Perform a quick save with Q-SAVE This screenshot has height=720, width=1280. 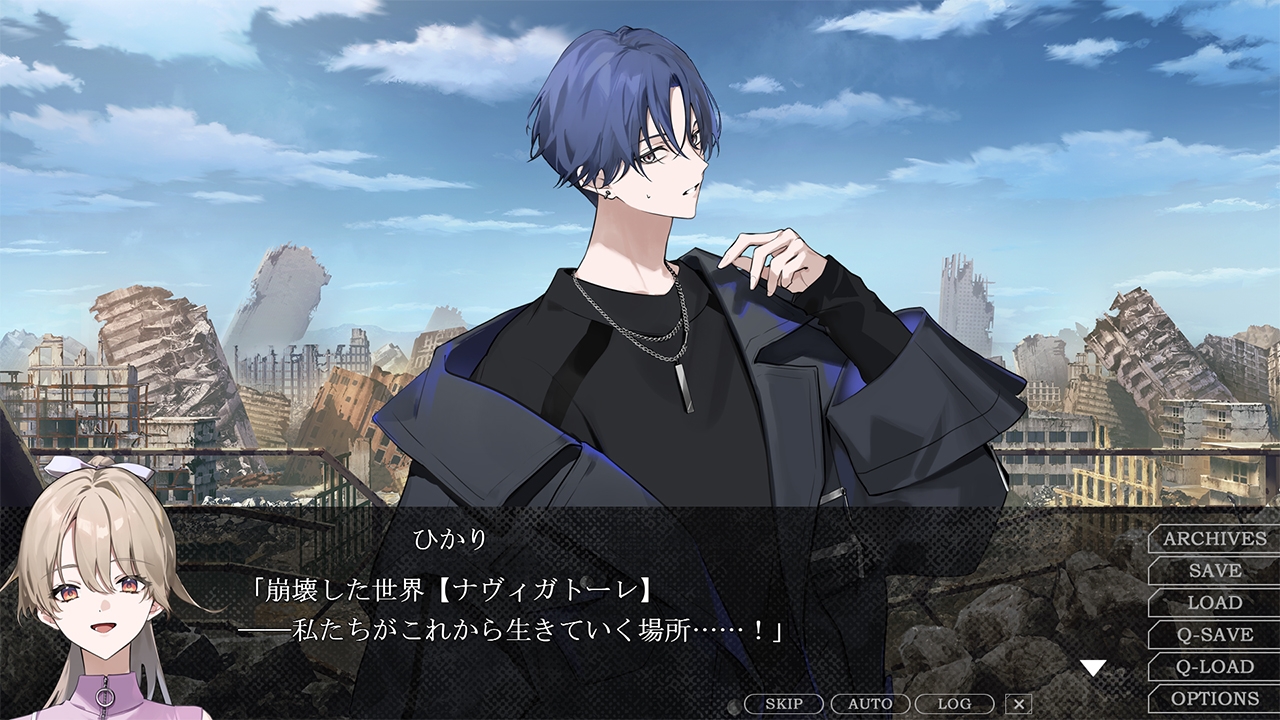point(1214,635)
